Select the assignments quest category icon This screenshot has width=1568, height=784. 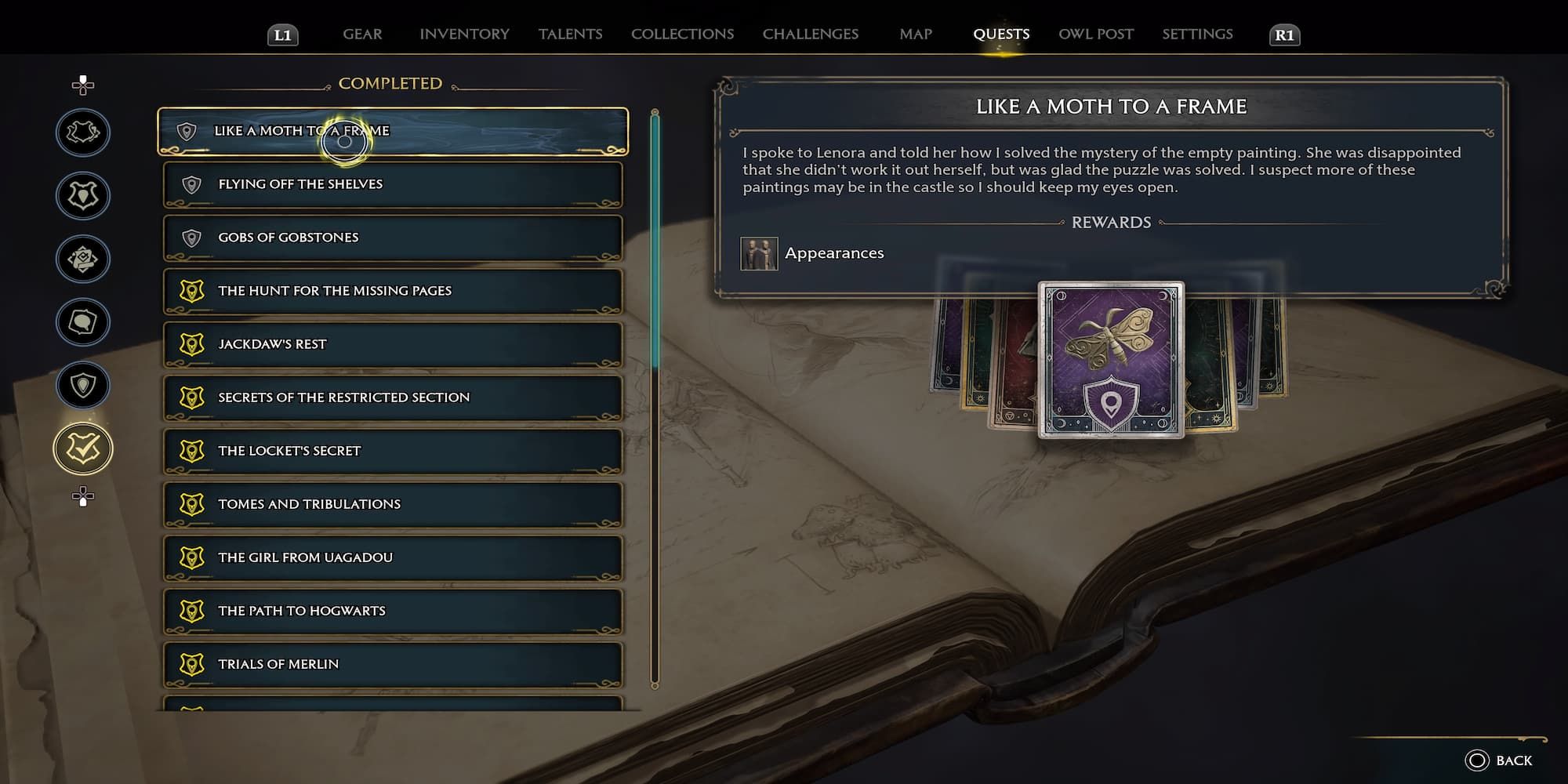point(82,257)
